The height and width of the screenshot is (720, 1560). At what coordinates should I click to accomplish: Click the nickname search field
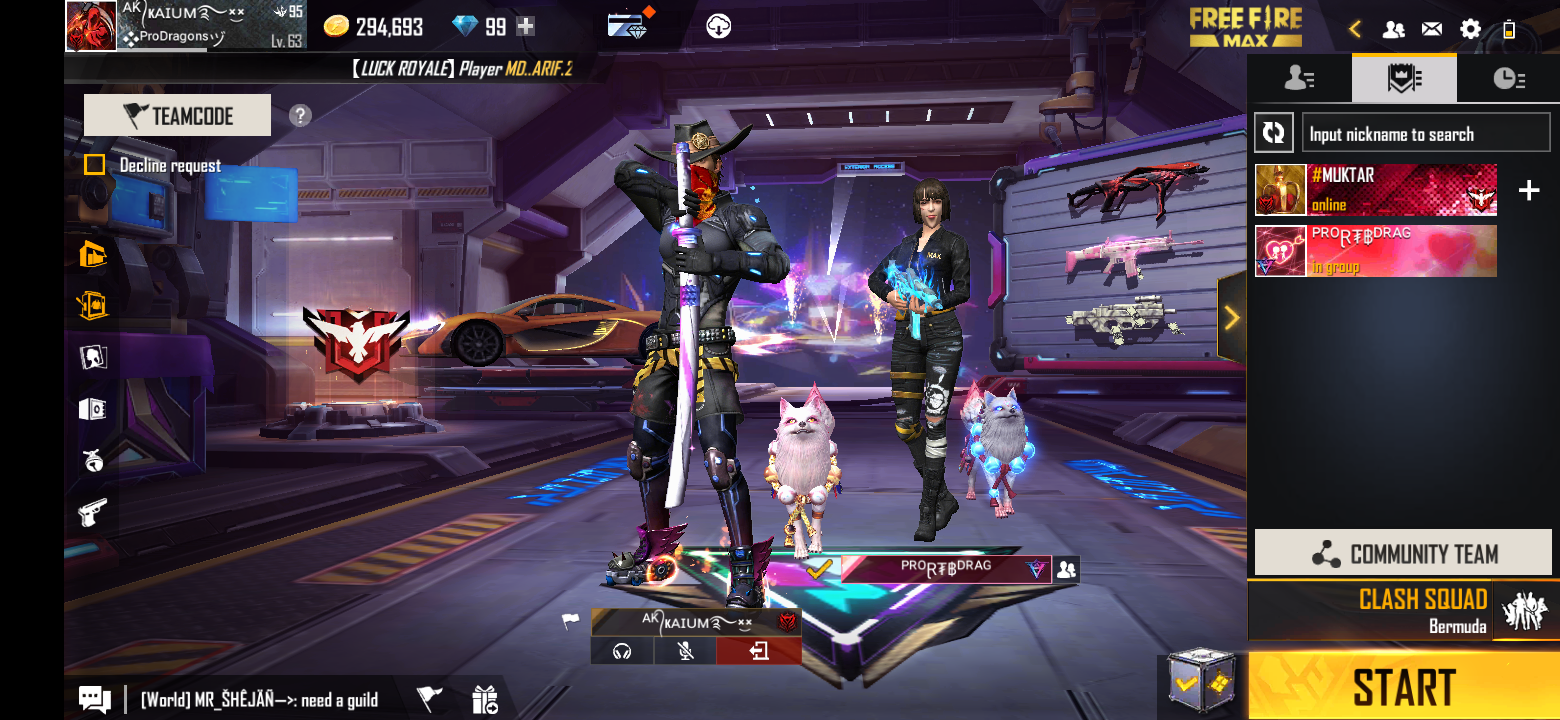click(1426, 134)
